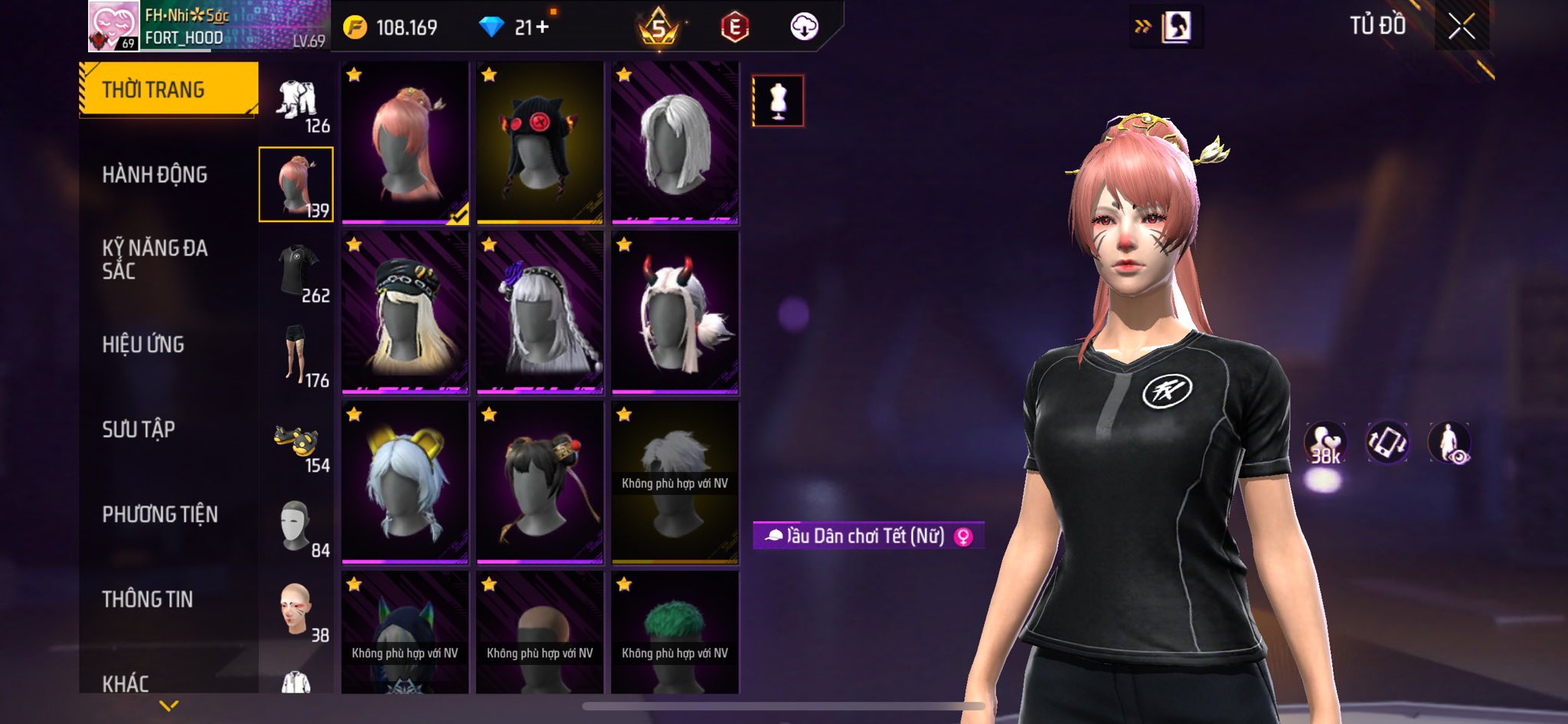Switch to the HÀNH ĐỘNG tab
This screenshot has width=1568, height=724.
coord(155,175)
